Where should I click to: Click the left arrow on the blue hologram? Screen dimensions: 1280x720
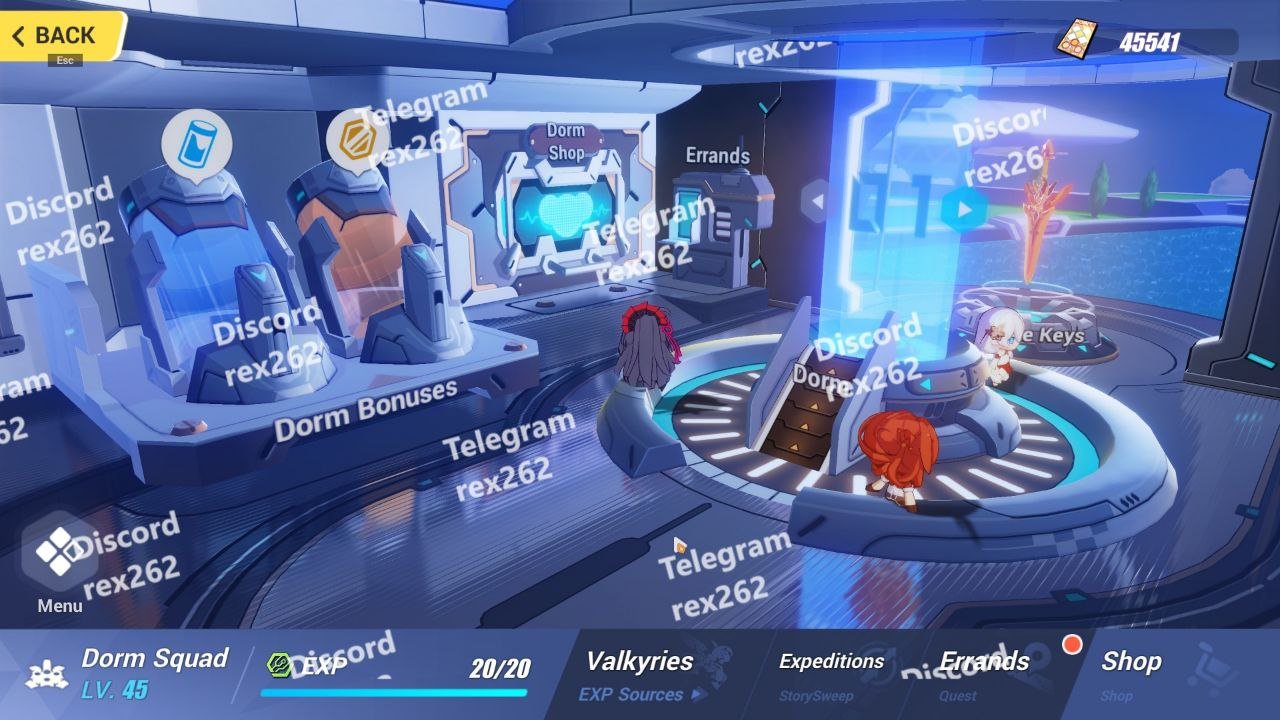[817, 201]
